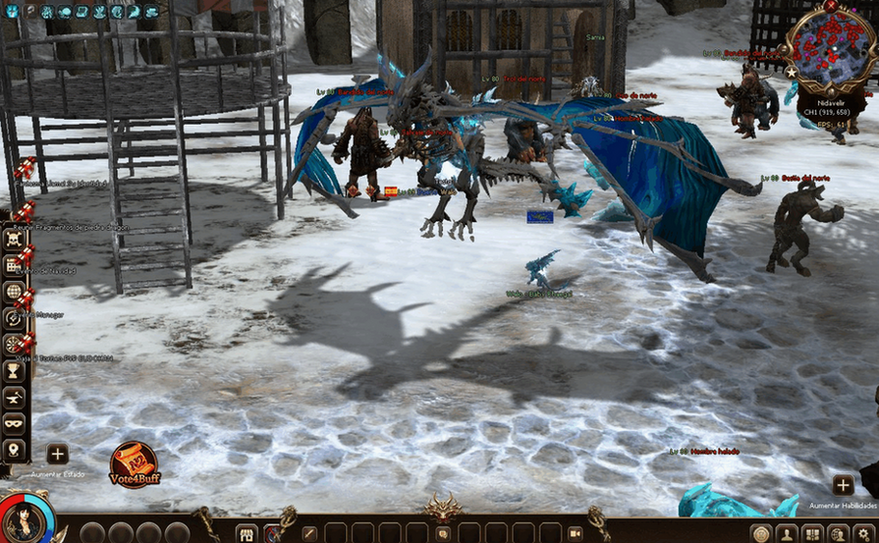Open the Aumentar Habilidades plus button
This screenshot has height=543, width=879.
843,485
